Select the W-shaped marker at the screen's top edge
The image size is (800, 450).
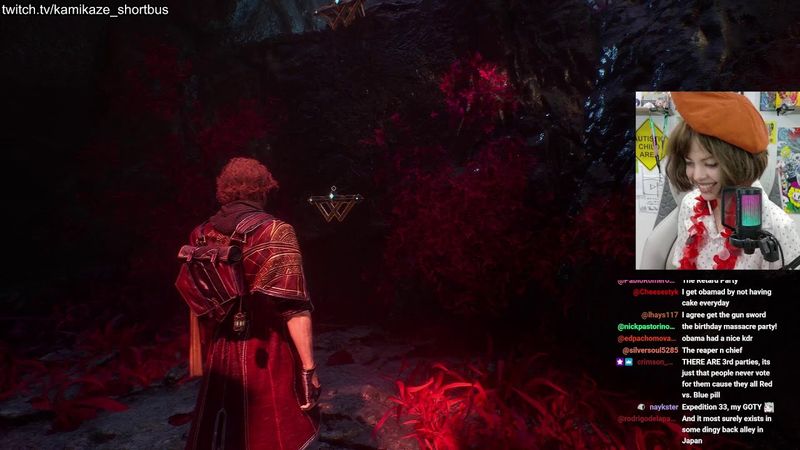(x=341, y=13)
